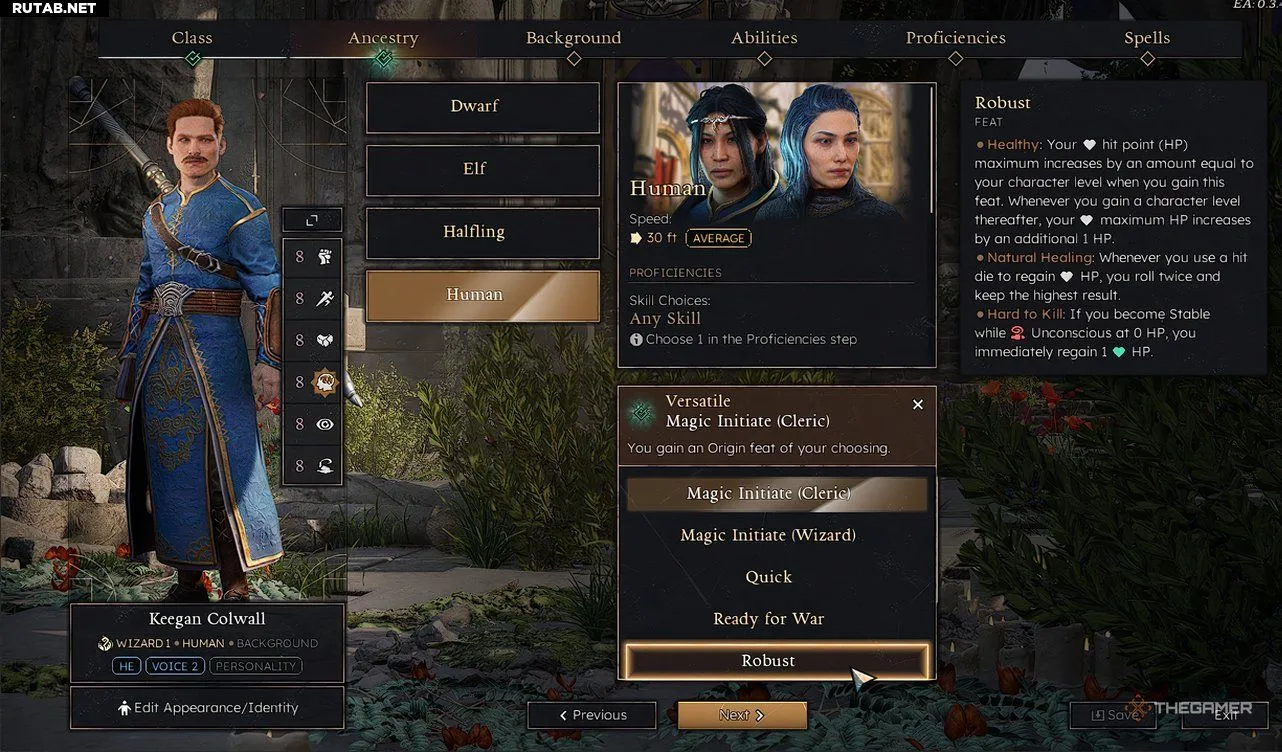This screenshot has width=1282, height=752.
Task: Open the Spells tab
Action: coord(1146,38)
